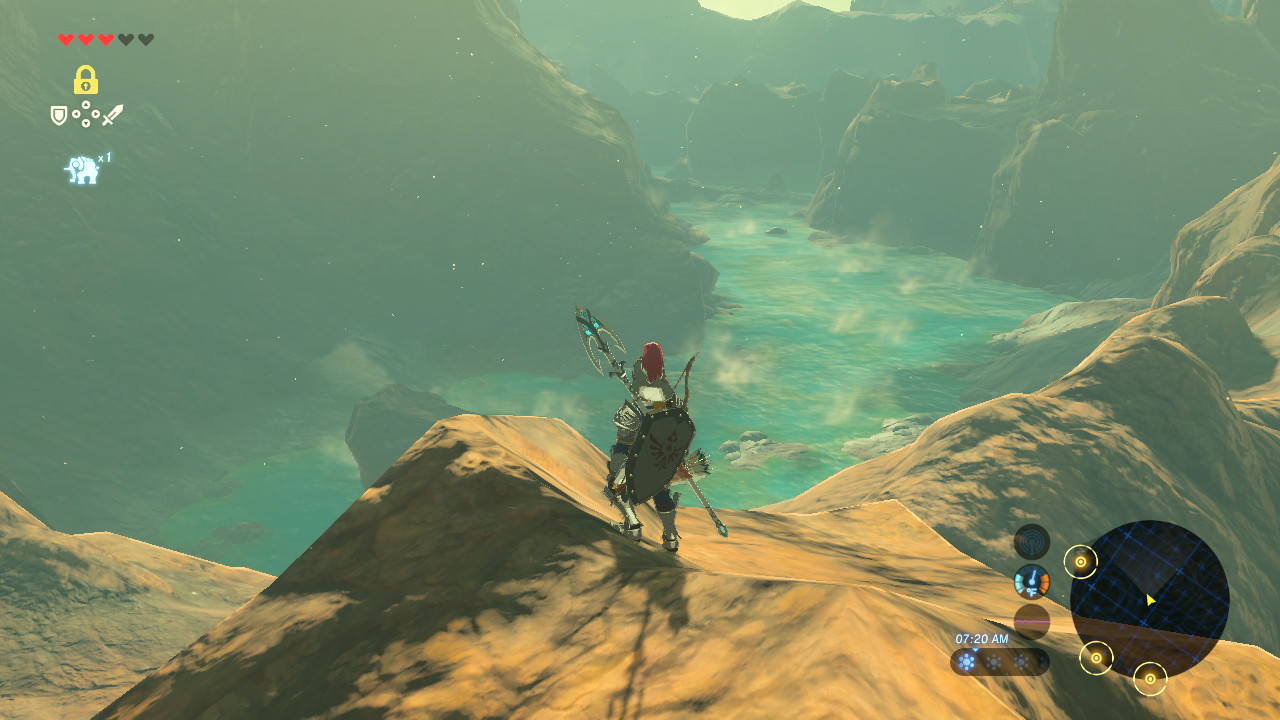Click the third weather forecast icon
Screen dimensions: 1280x720
point(1022,660)
